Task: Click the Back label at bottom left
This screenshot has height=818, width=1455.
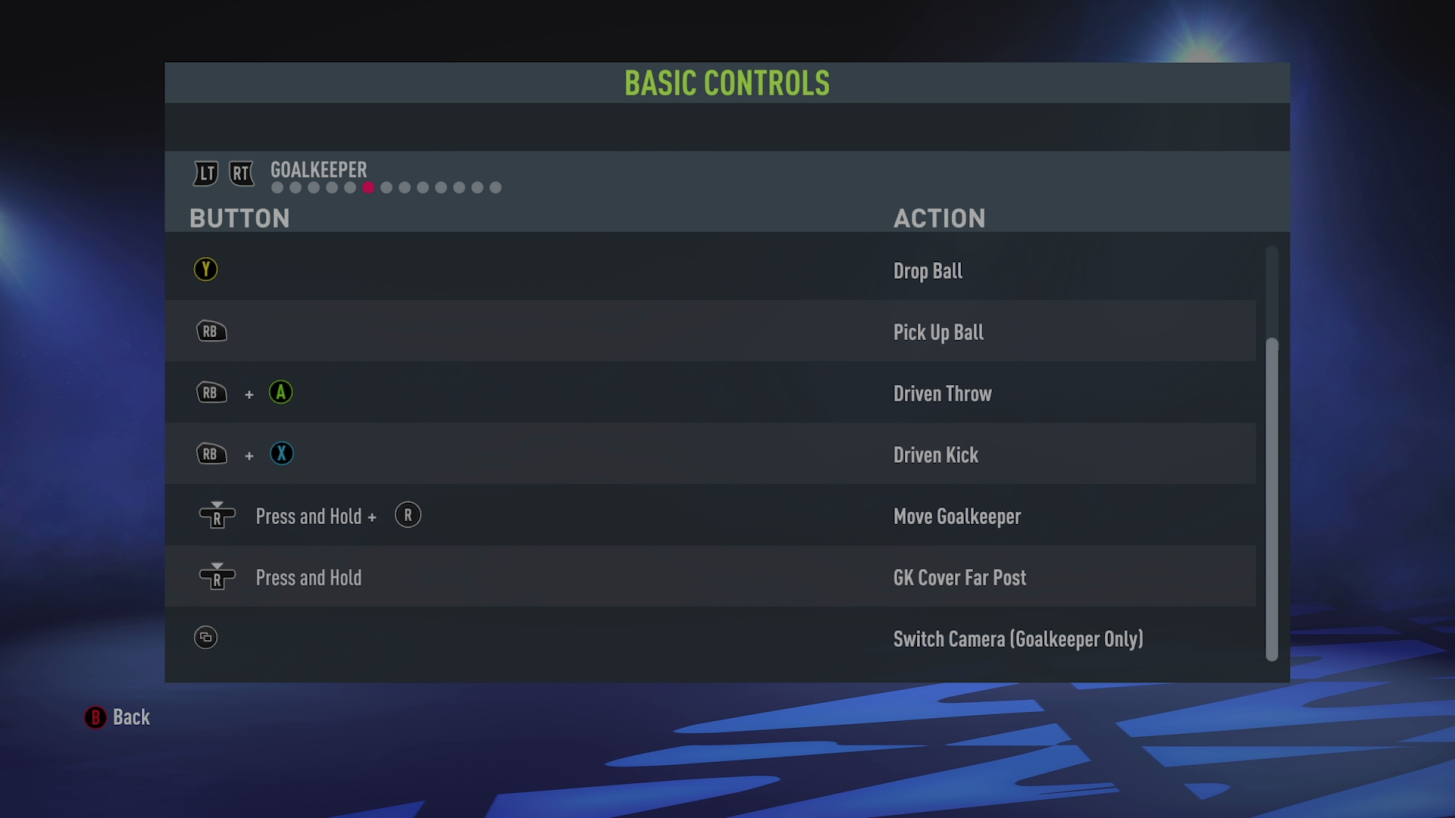Action: pos(131,717)
